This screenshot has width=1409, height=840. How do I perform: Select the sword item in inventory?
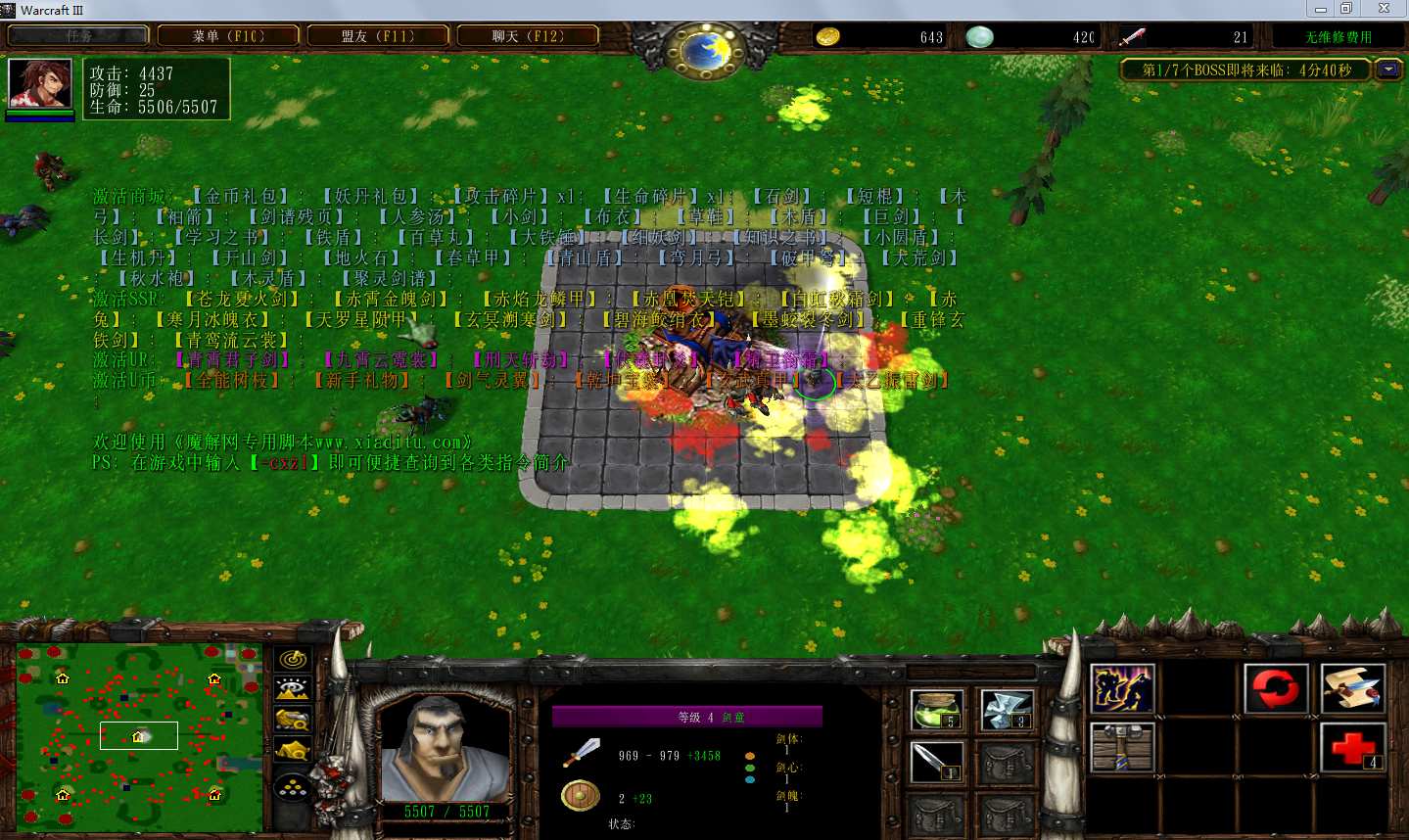(937, 762)
